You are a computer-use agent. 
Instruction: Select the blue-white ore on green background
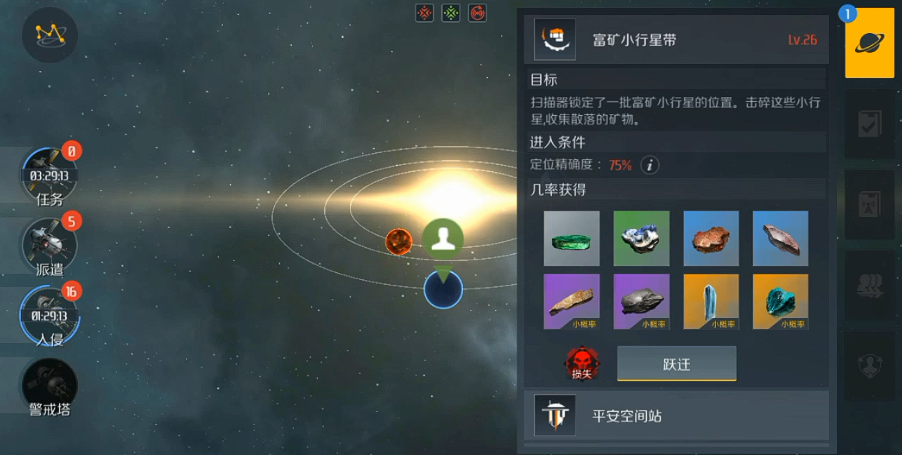tap(641, 238)
